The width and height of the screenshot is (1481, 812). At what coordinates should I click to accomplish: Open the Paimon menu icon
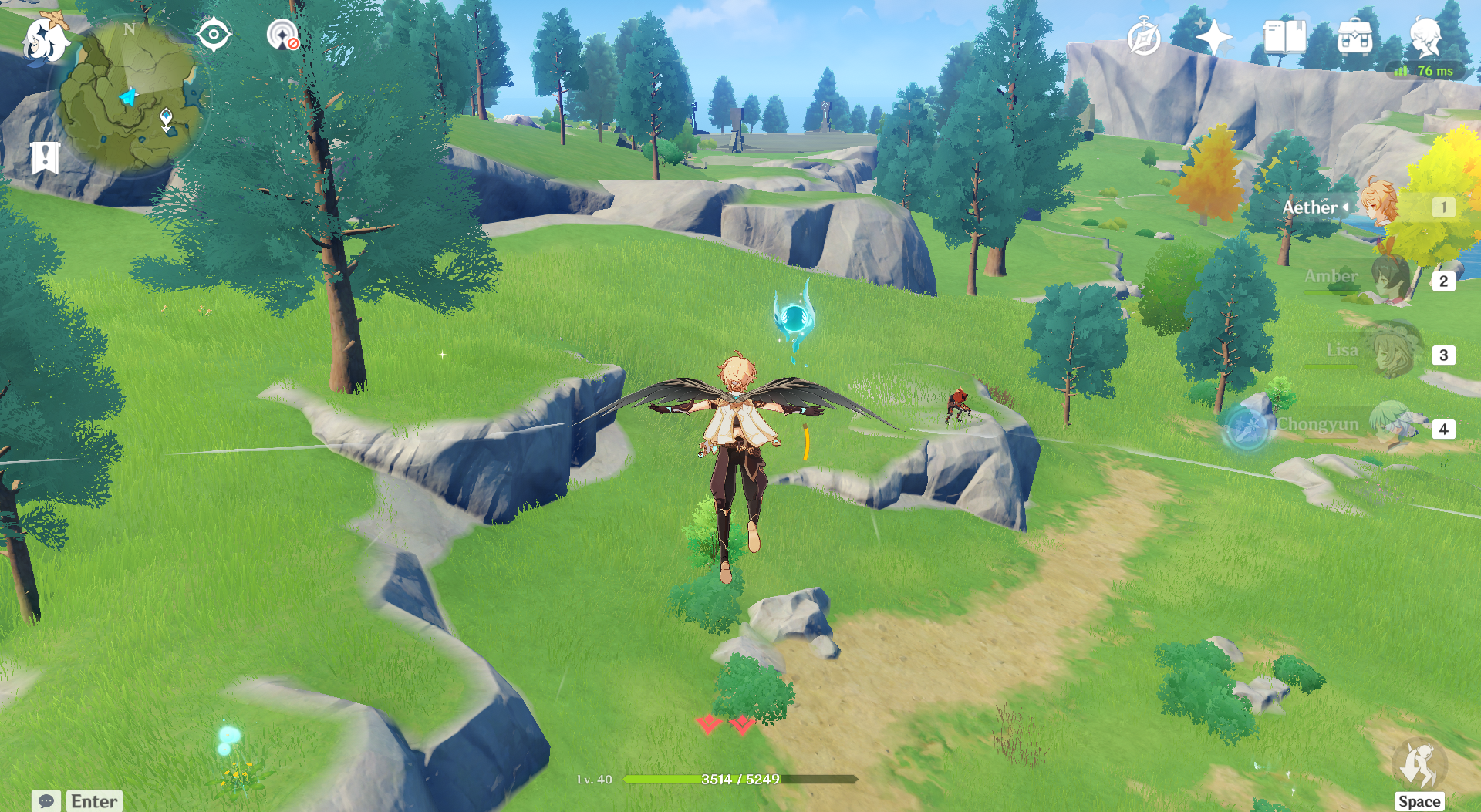[x=44, y=39]
